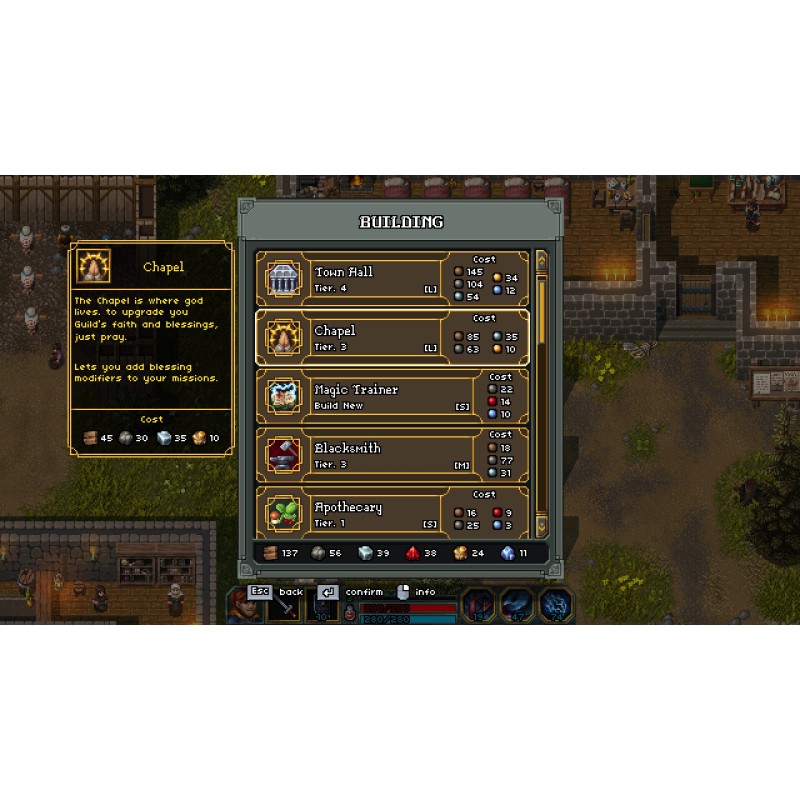
Task: Select the Apothecary building entry
Action: [x=392, y=513]
